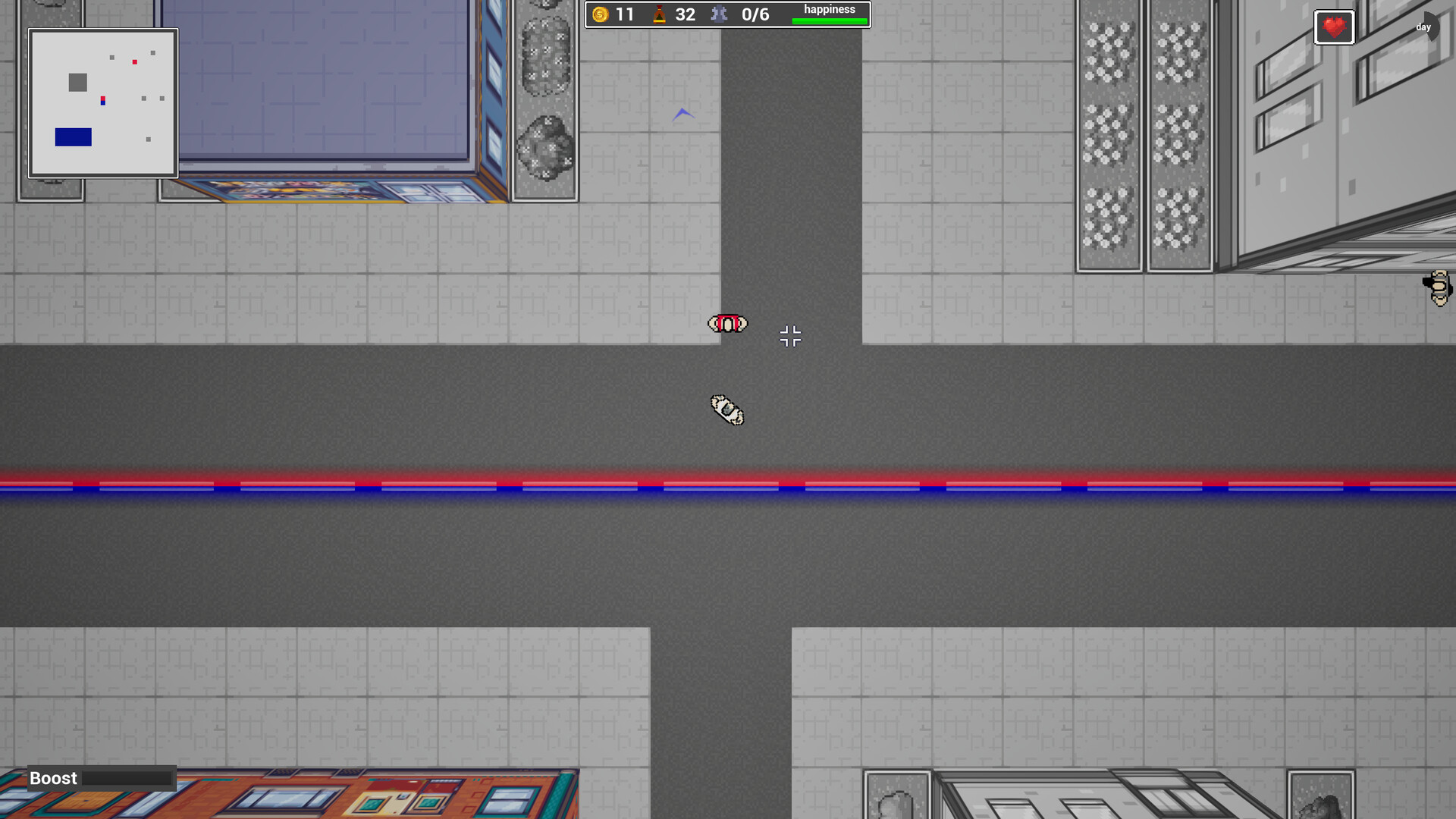Click the green happiness progress bar
Screen dimensions: 1456x819
tap(830, 20)
